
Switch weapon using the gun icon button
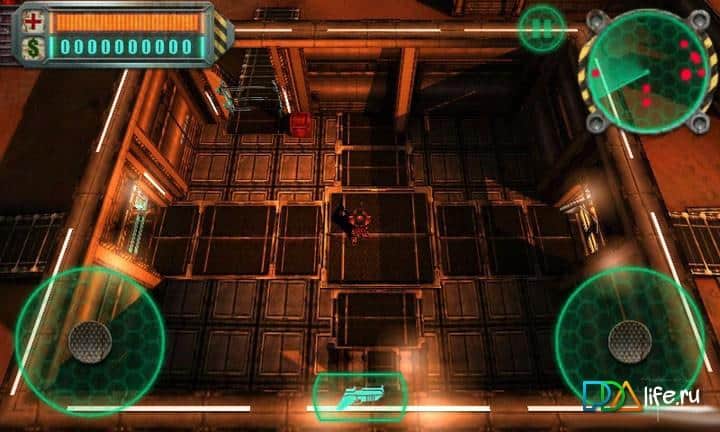click(360, 395)
